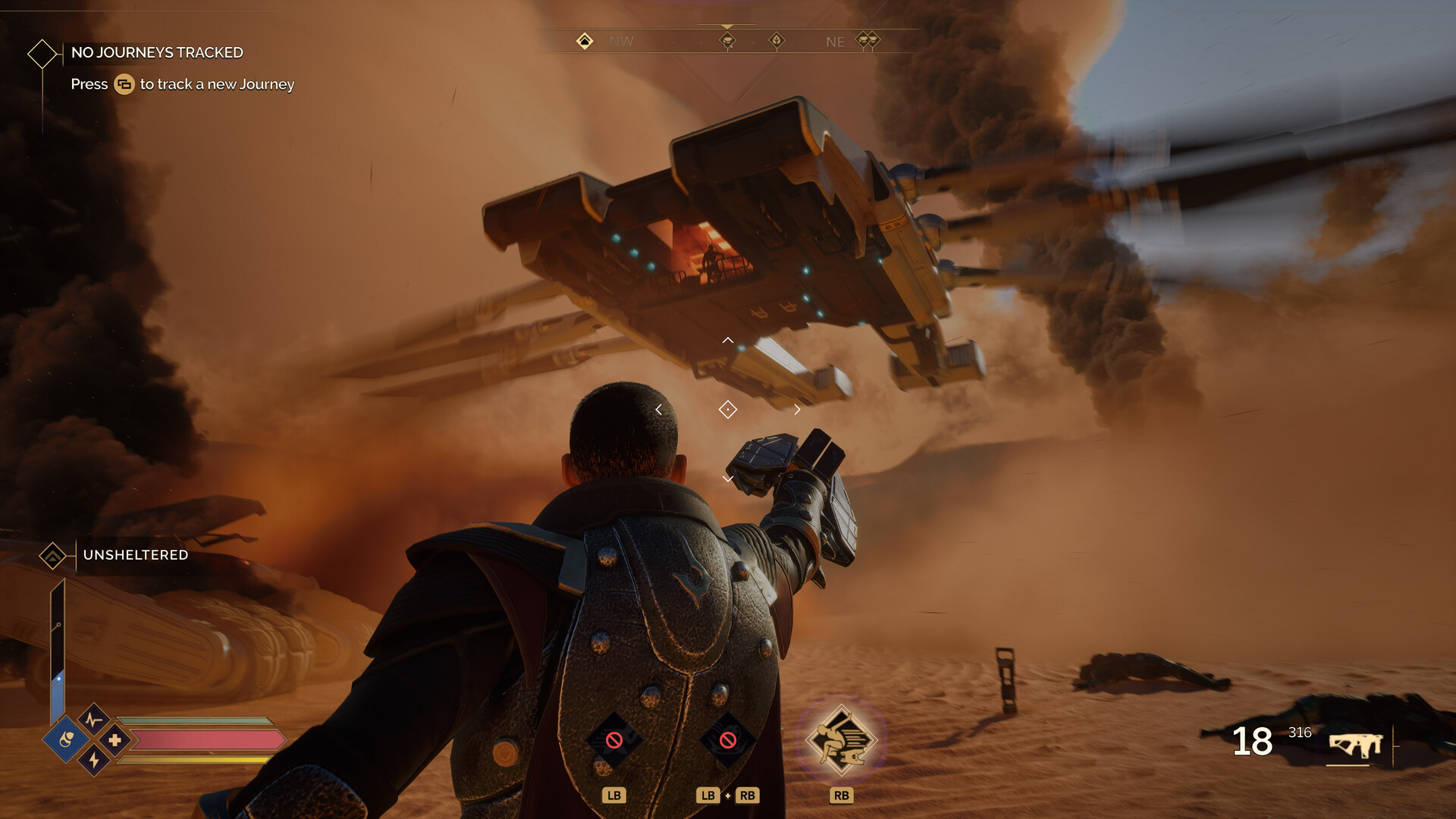Click the red health bar
Image resolution: width=1456 pixels, height=819 pixels.
click(x=205, y=740)
